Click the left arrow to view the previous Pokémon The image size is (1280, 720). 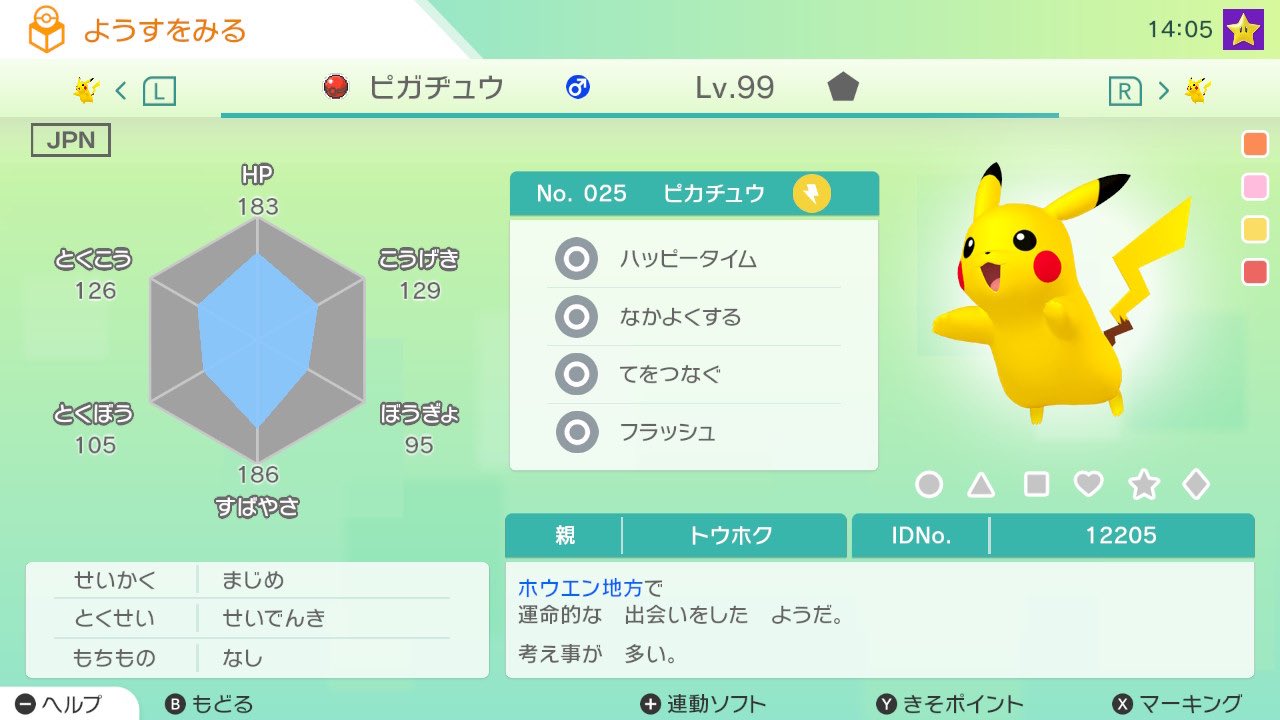coord(119,88)
